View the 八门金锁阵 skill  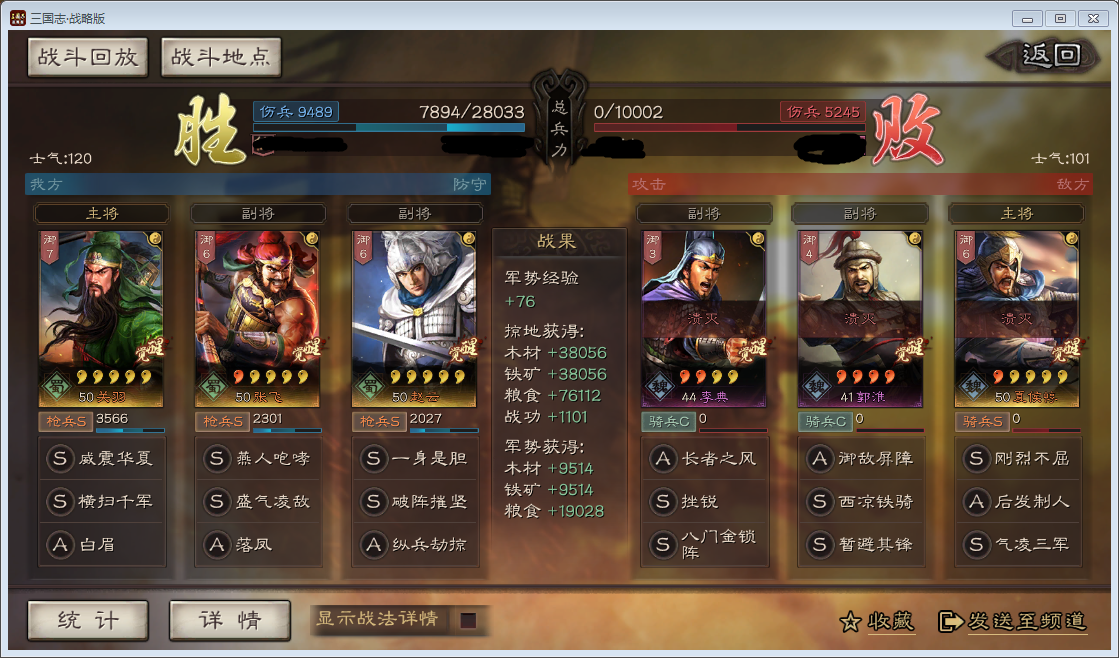tap(703, 544)
